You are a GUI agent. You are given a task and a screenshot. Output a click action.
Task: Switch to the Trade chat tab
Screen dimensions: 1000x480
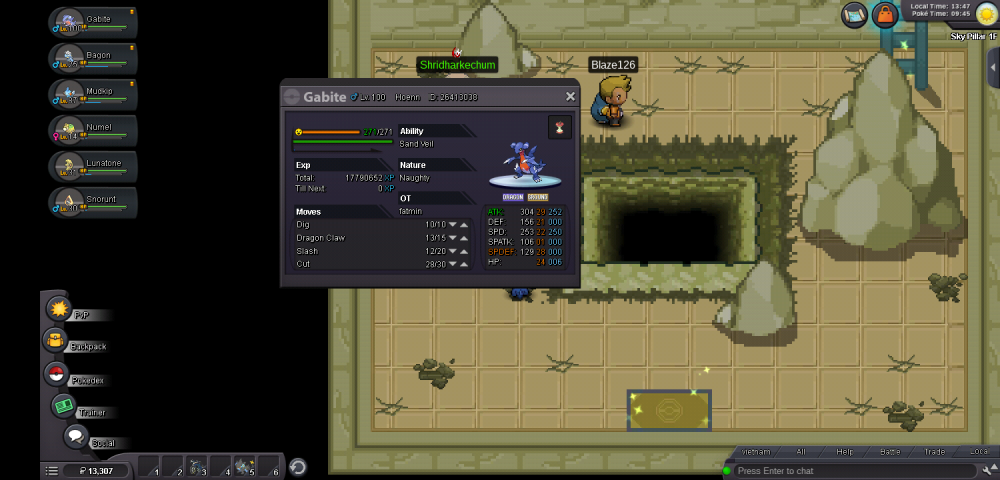tap(934, 452)
